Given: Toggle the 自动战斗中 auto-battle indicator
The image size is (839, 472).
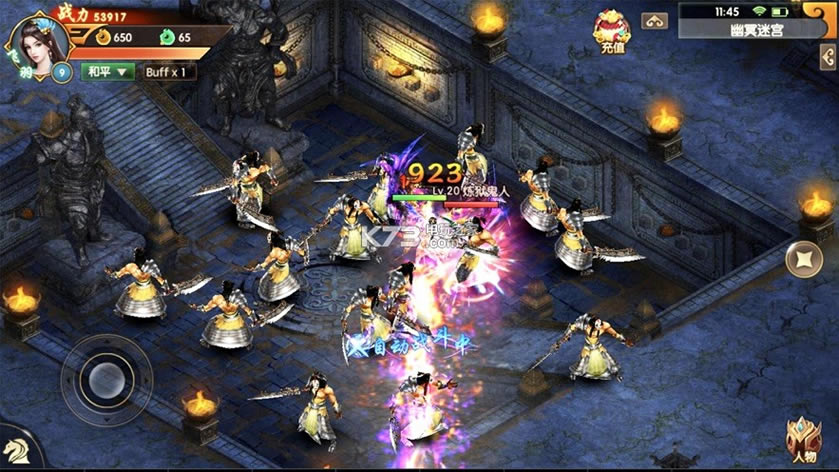Looking at the screenshot, I should [x=409, y=346].
